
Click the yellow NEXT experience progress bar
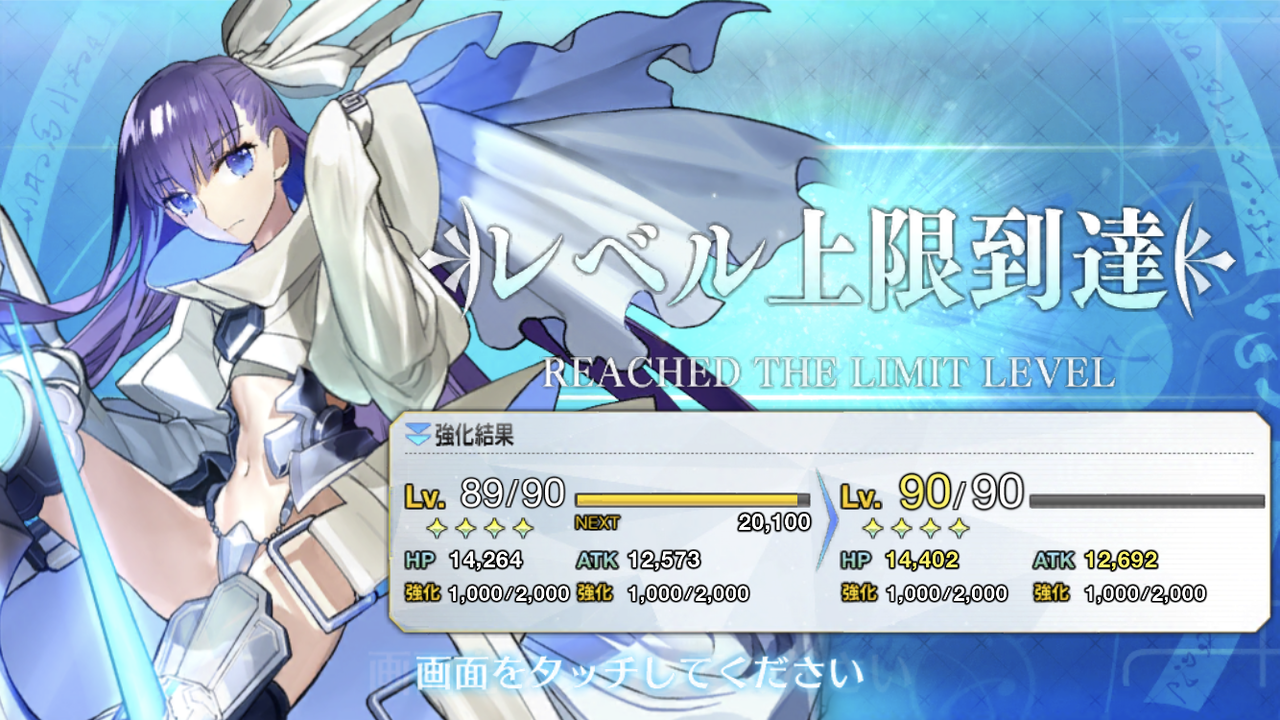click(x=690, y=498)
